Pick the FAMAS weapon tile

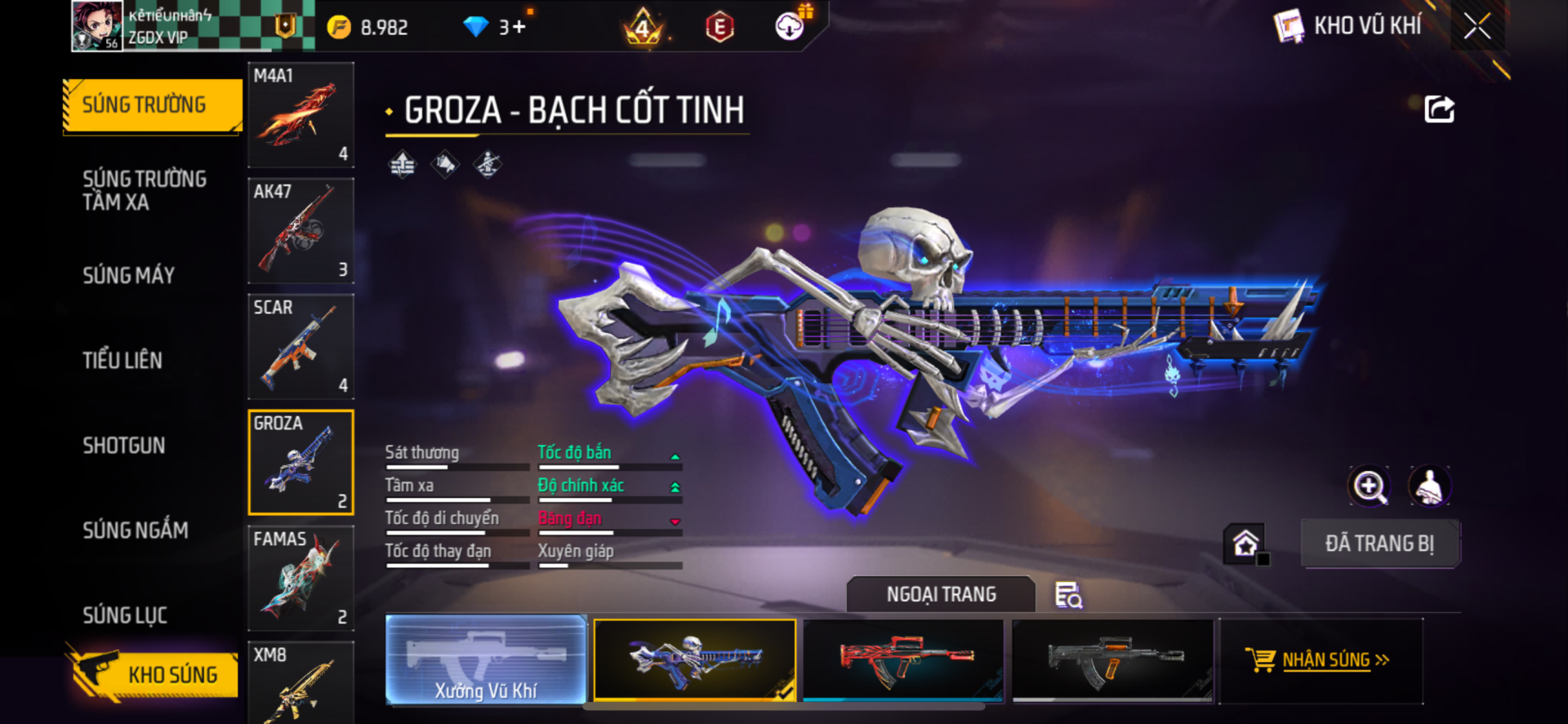(301, 578)
